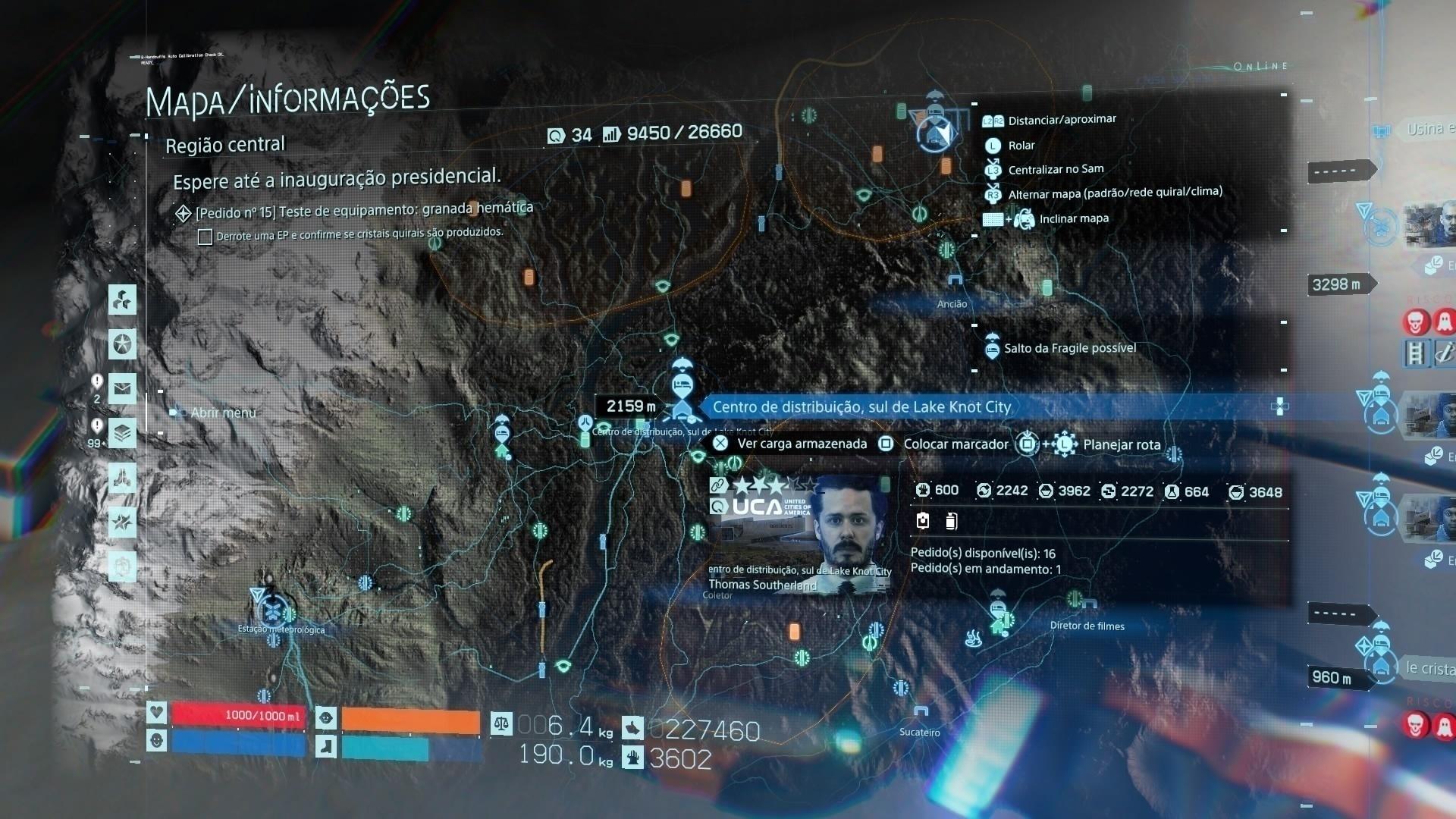Select the star emblem icon in sidebar

click(121, 344)
